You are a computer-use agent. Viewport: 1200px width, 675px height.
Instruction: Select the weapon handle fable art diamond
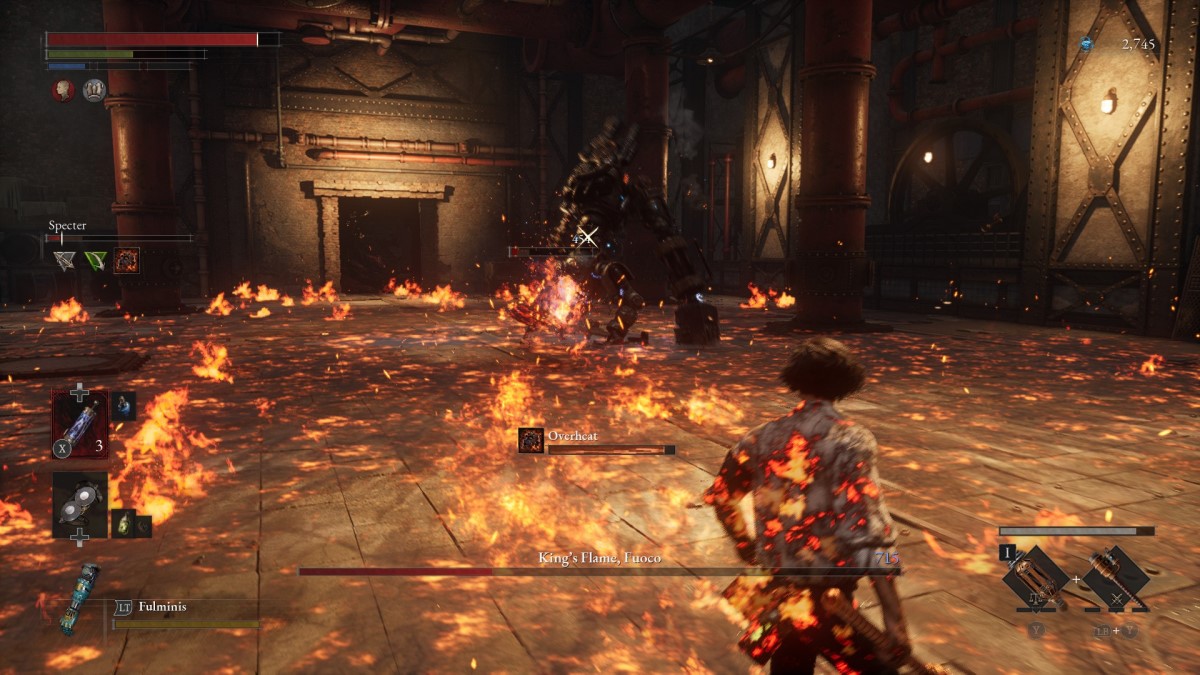1115,577
